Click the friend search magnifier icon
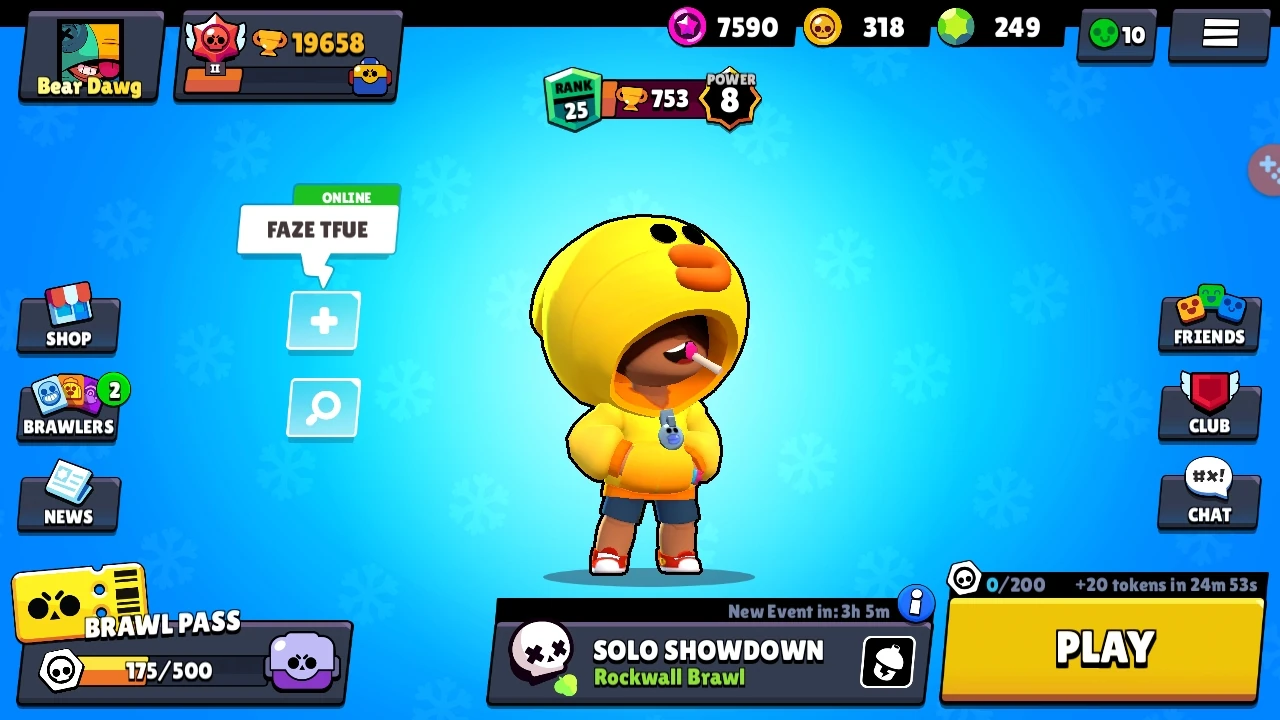Screen dimensions: 1280x720 click(322, 408)
